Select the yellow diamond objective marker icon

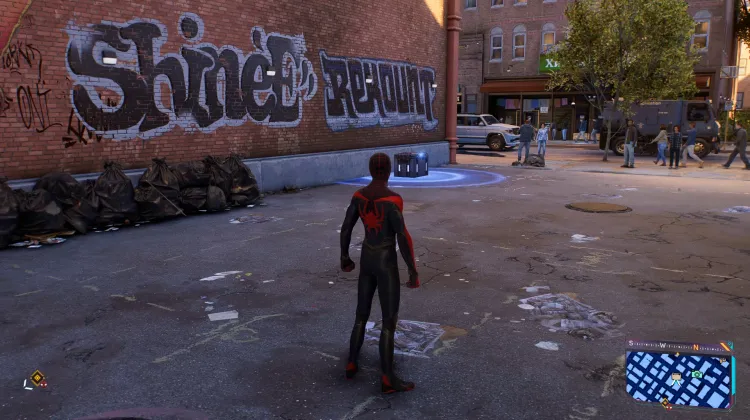(38, 378)
